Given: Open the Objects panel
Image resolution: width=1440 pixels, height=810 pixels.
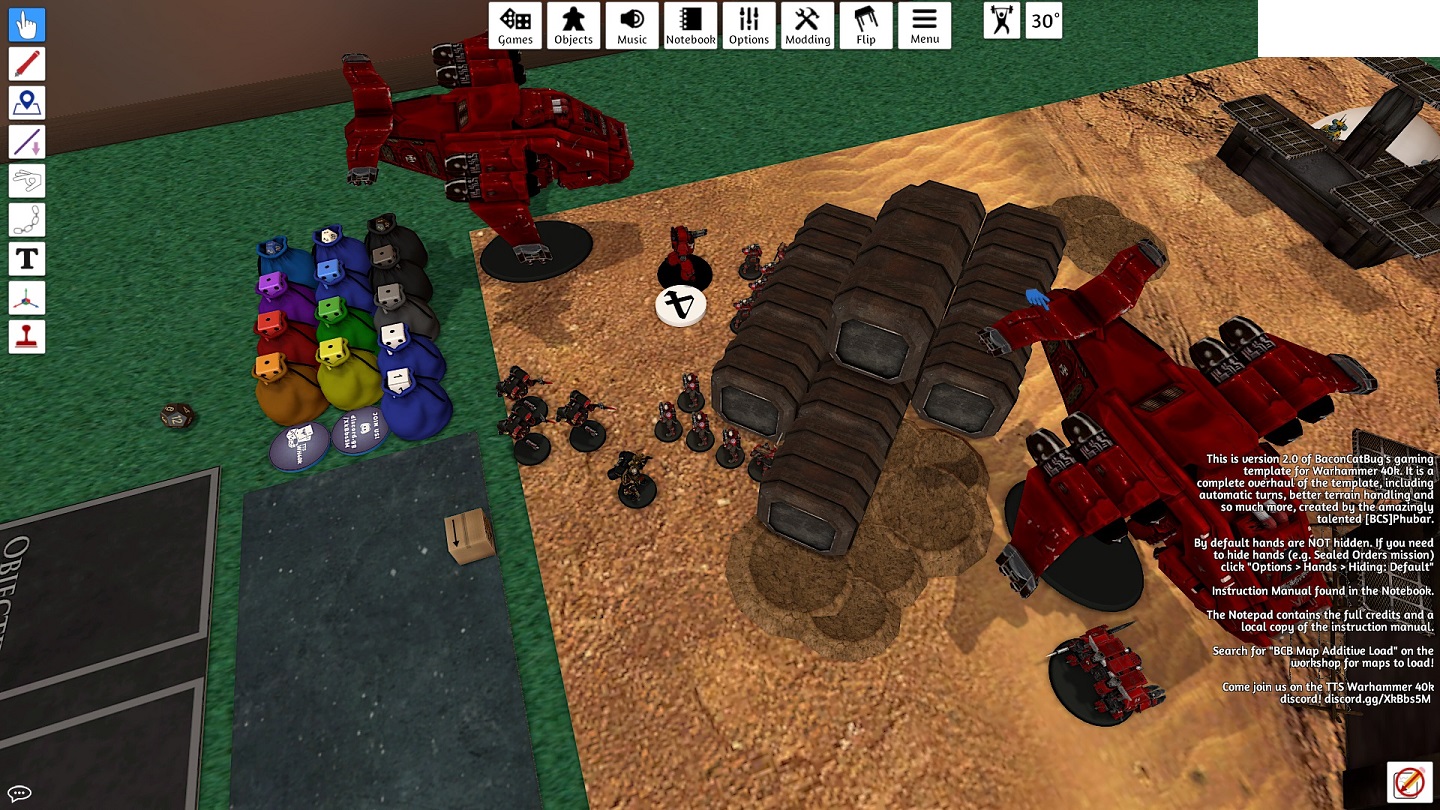Looking at the screenshot, I should pyautogui.click(x=574, y=25).
